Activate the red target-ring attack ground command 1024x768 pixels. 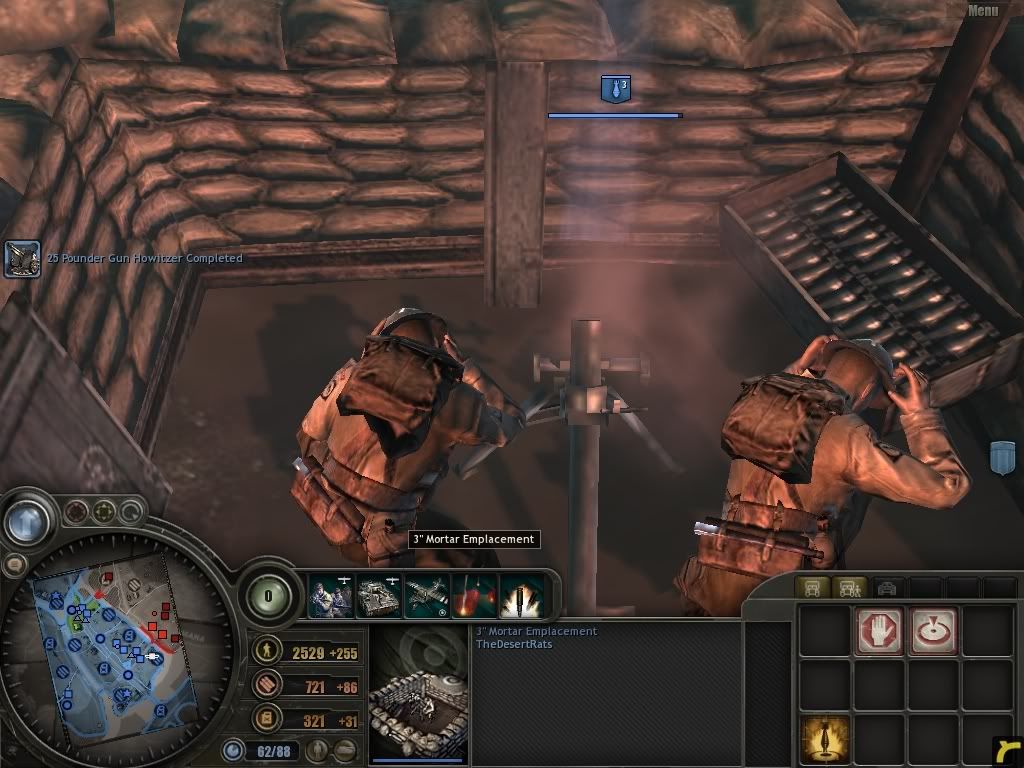coord(933,631)
